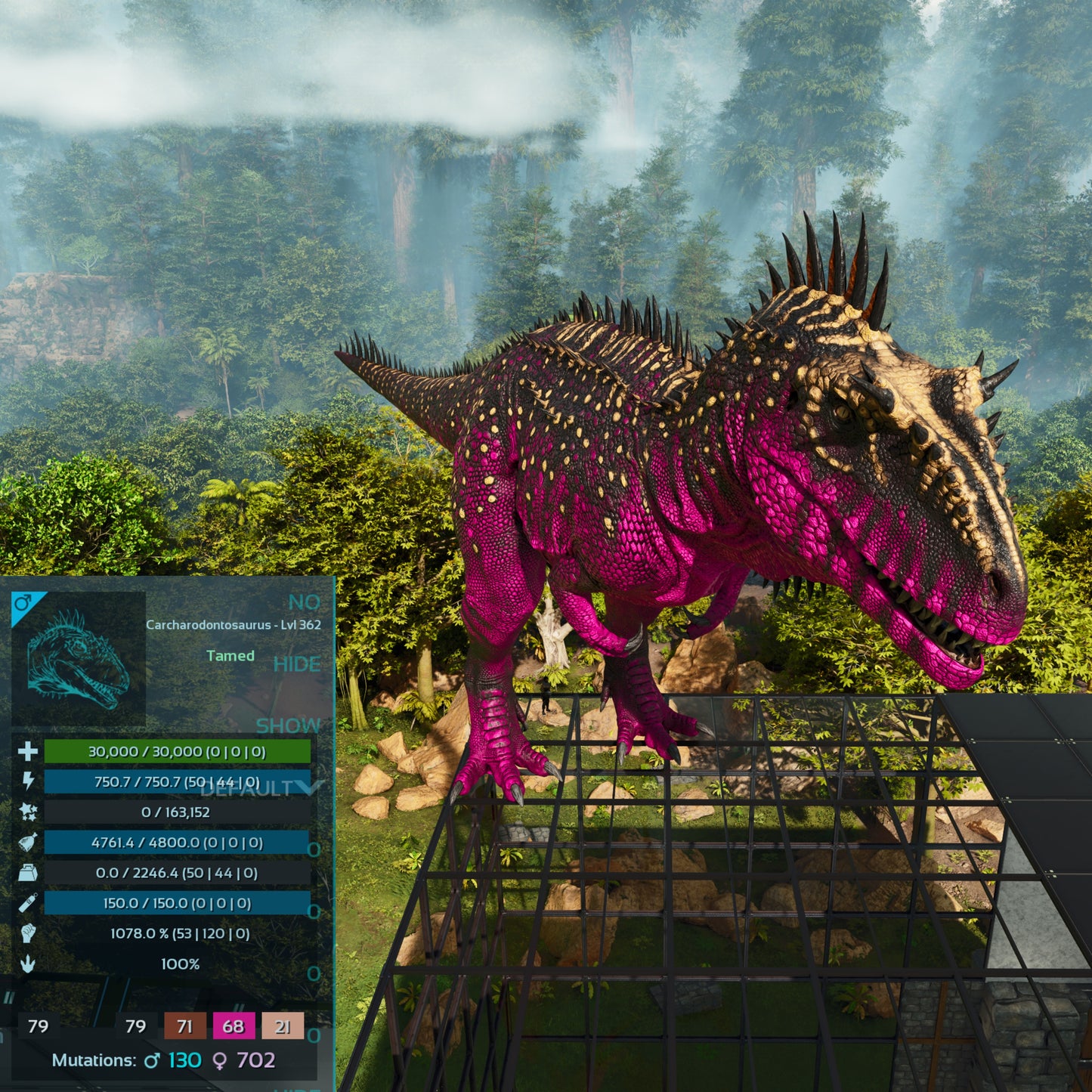Click the Carcharodontosaurus portrait thumbnail
Image resolution: width=1092 pixels, height=1092 pixels.
click(78, 659)
